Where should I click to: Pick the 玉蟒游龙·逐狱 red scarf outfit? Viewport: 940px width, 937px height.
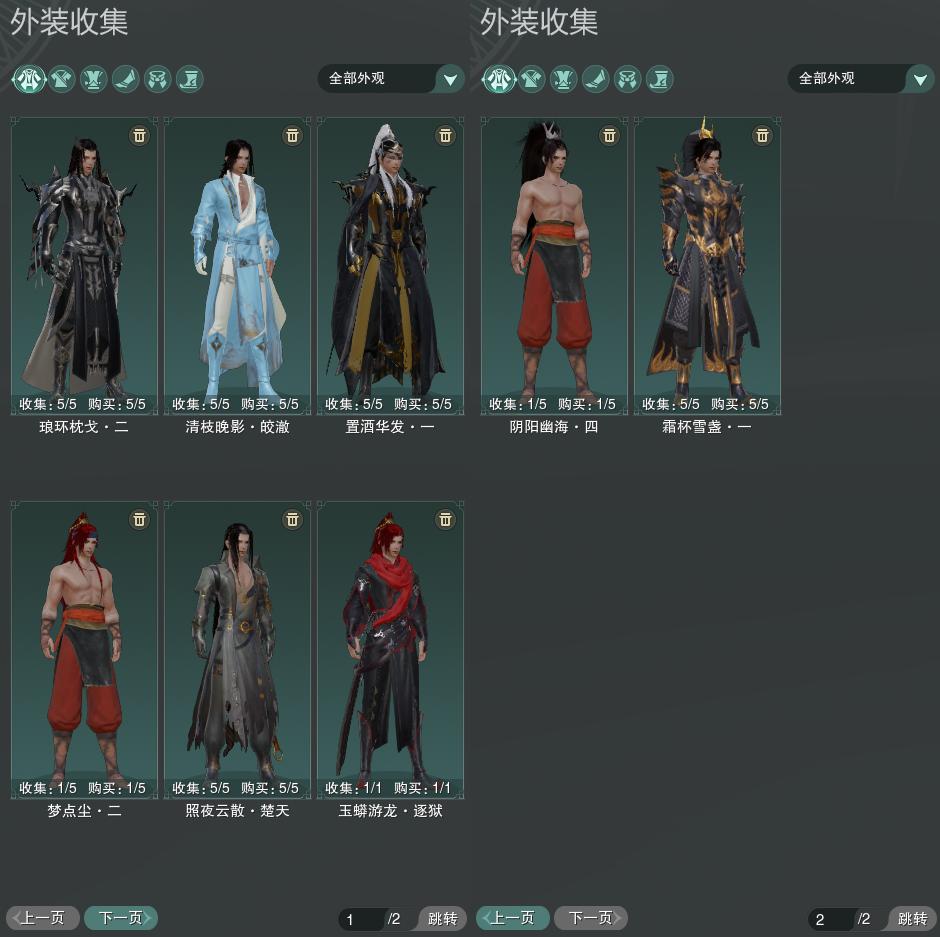pos(390,649)
